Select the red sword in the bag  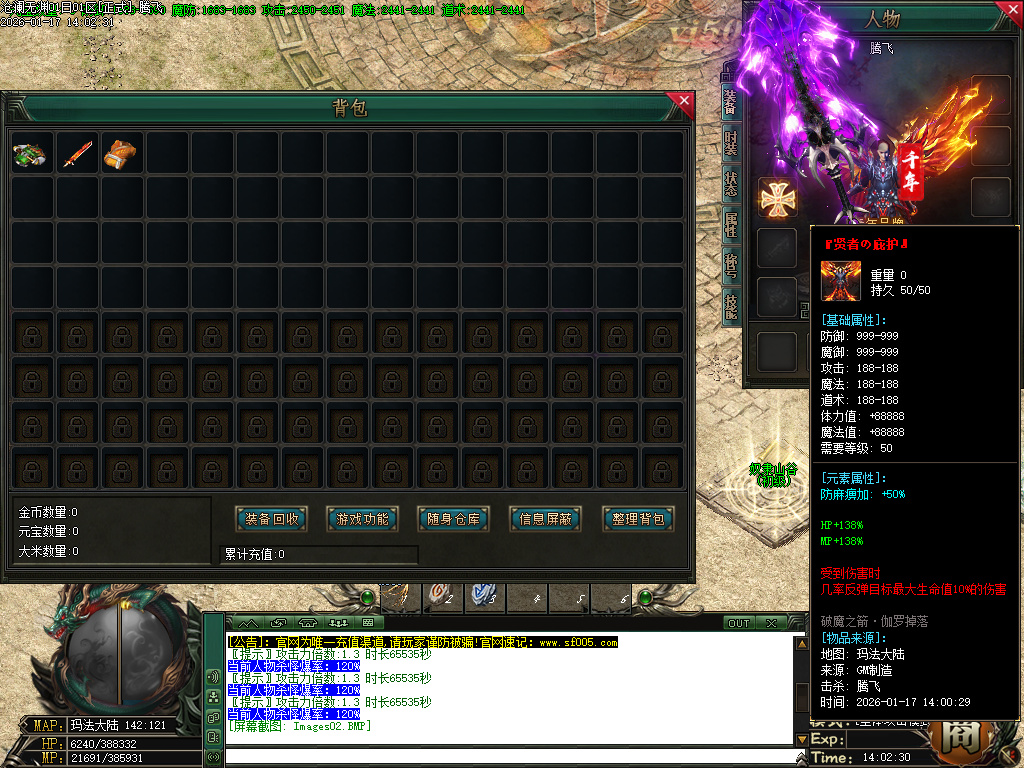tap(76, 154)
